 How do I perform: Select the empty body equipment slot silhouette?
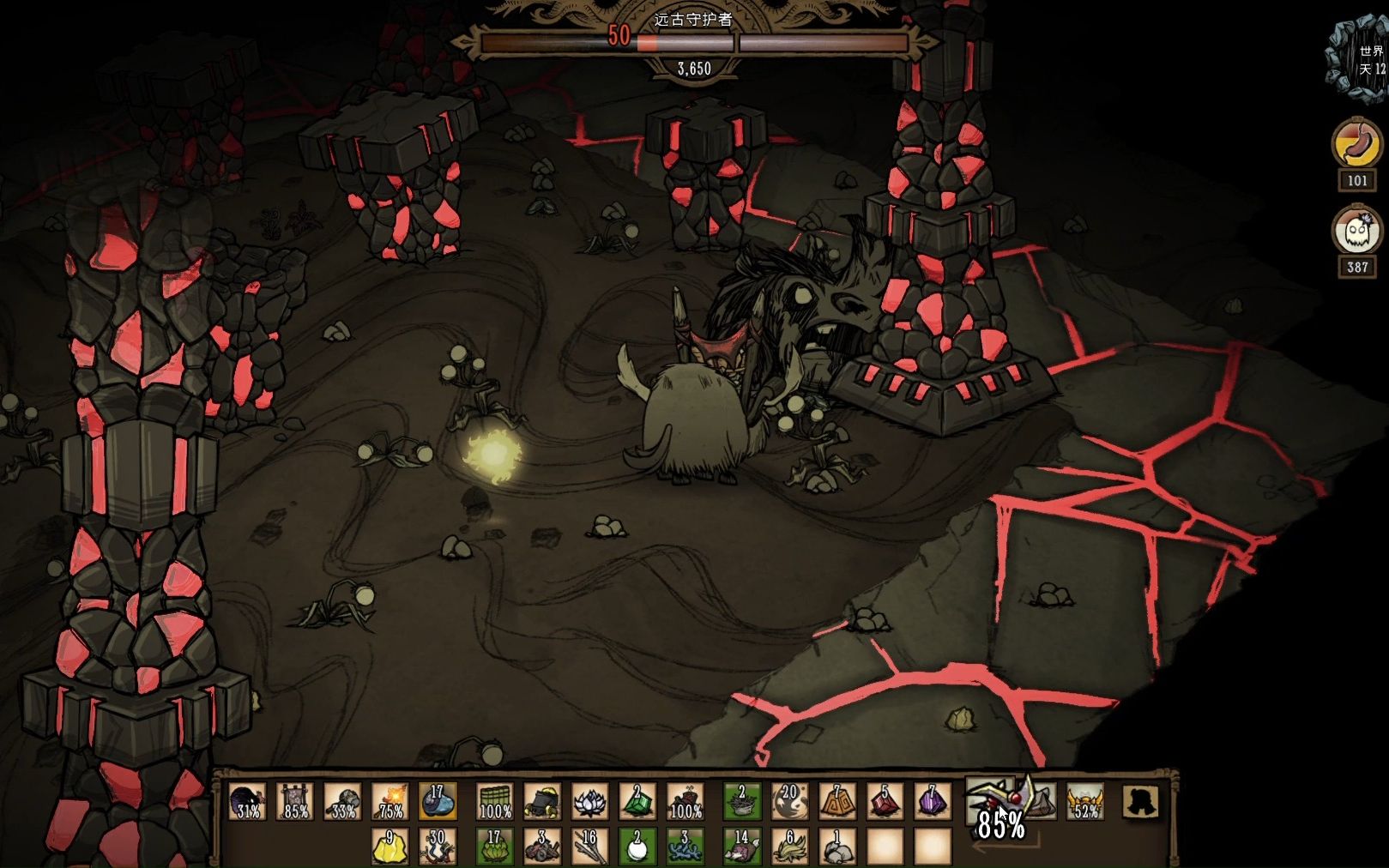1140,801
